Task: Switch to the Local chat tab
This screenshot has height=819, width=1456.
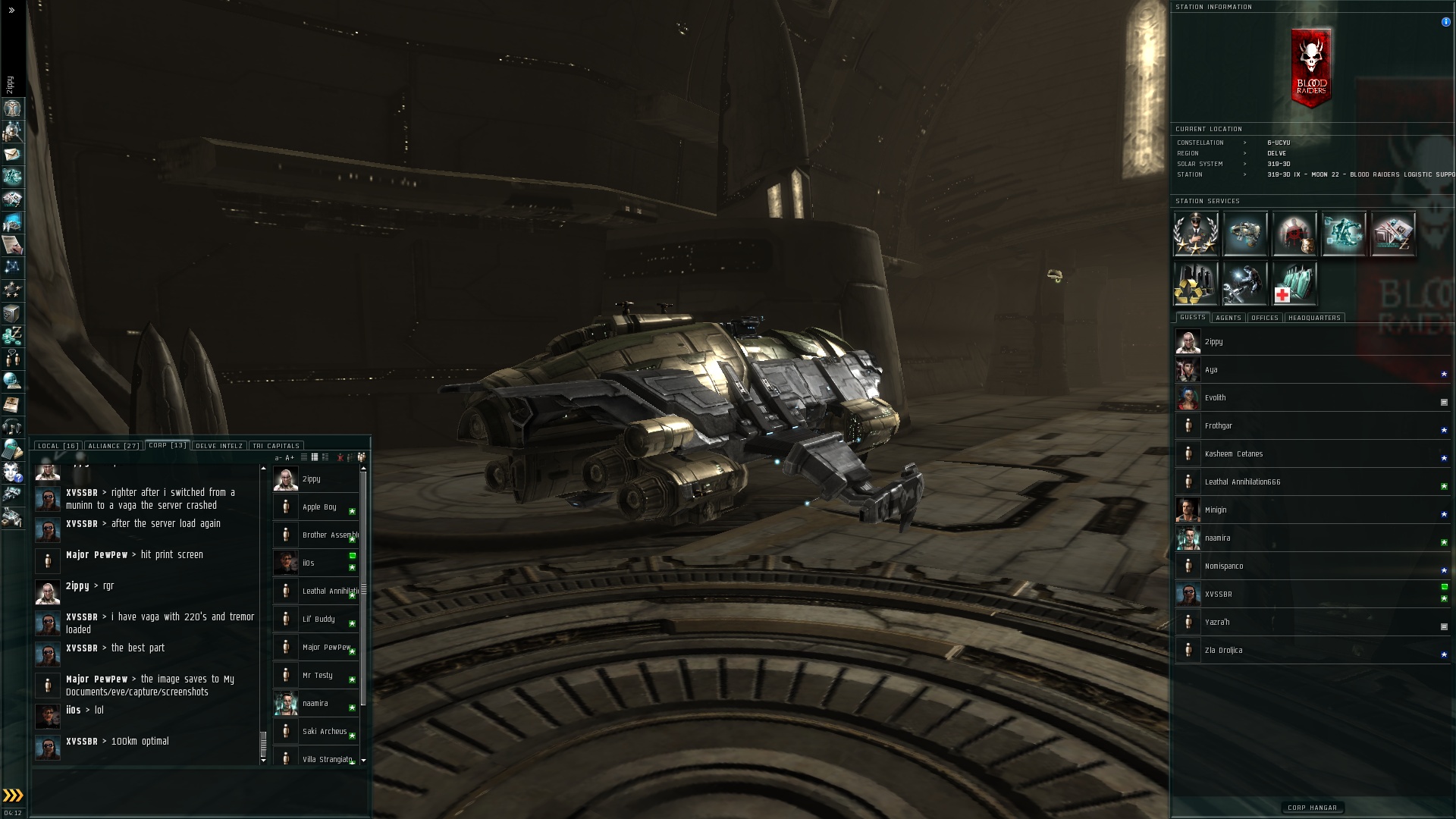Action: [58, 446]
